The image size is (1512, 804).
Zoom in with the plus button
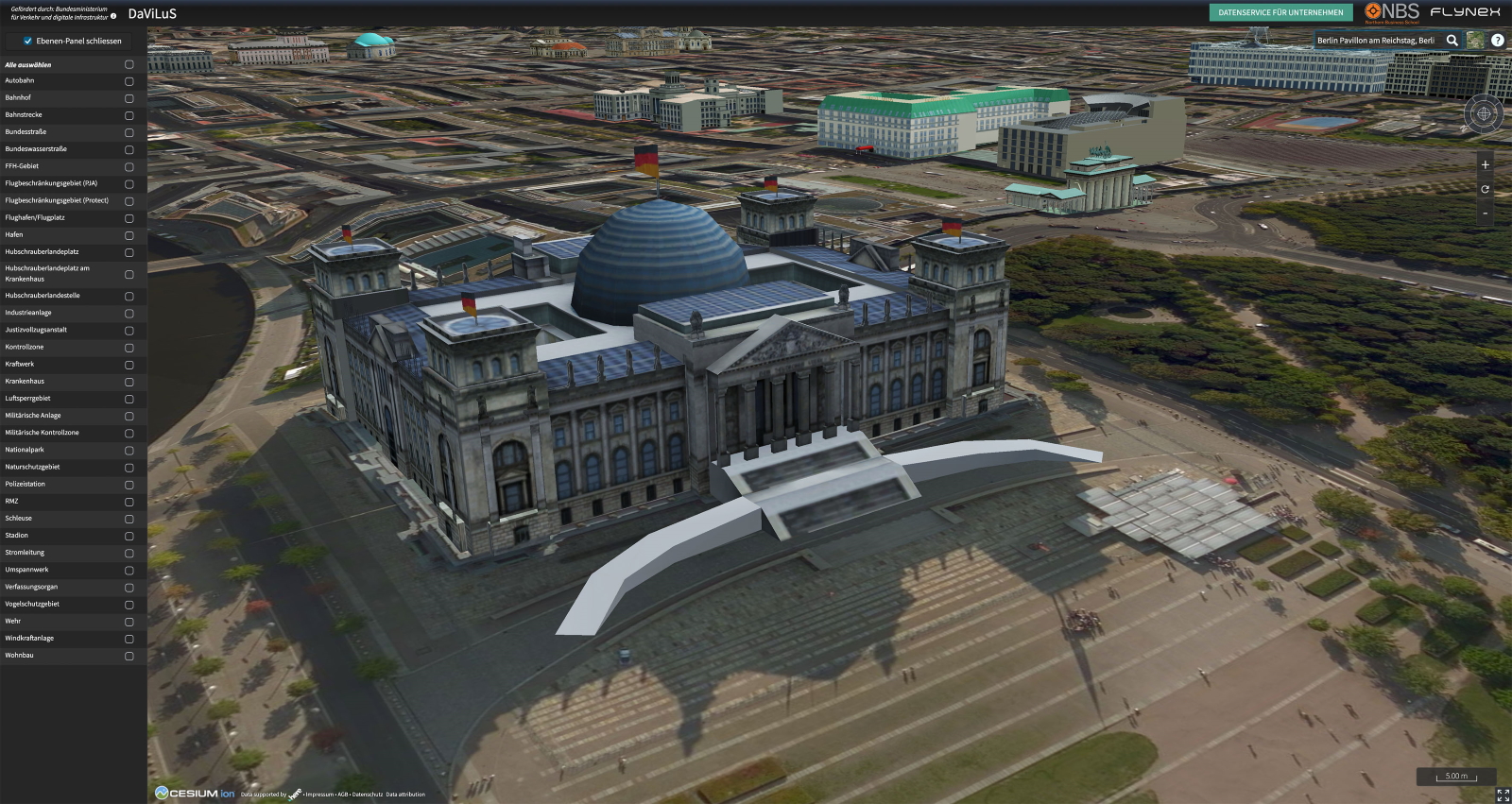point(1485,164)
